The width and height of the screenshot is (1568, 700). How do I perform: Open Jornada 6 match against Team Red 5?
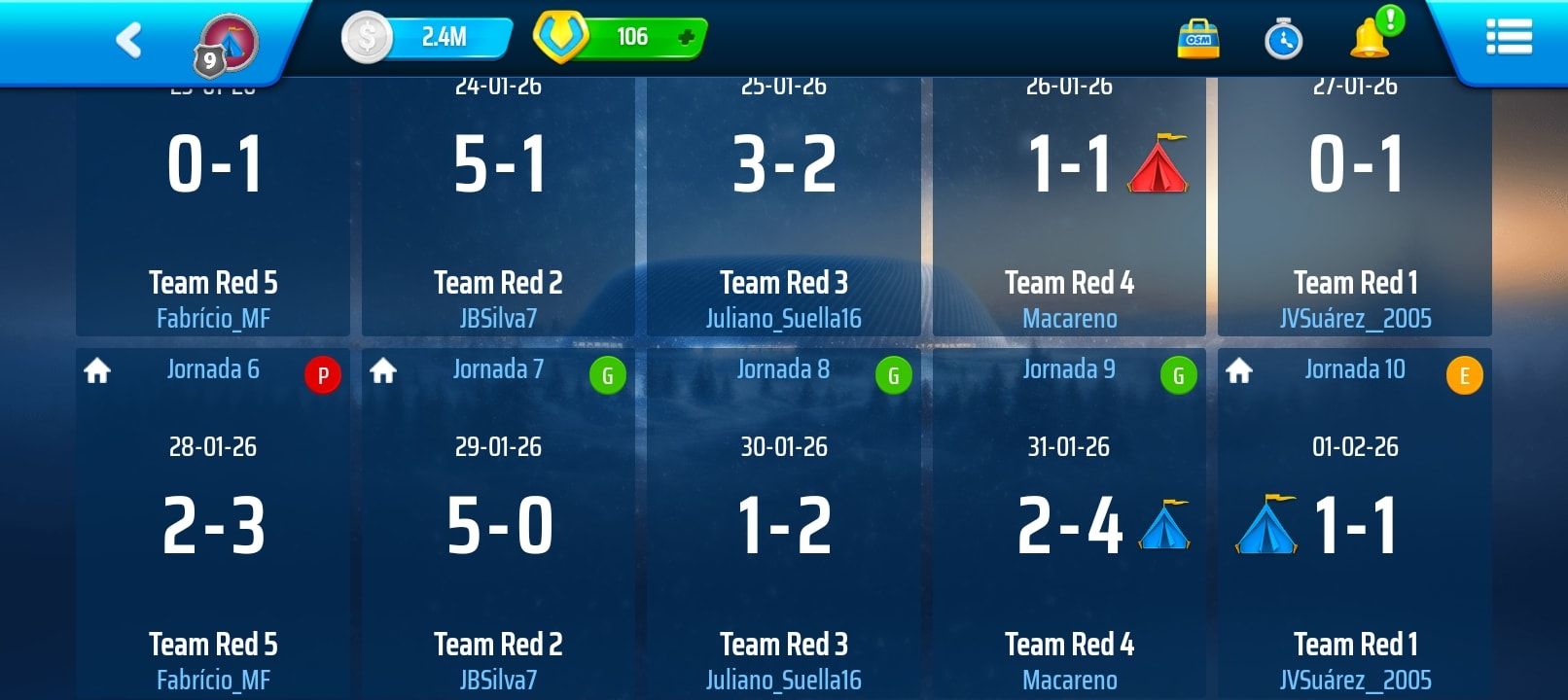[213, 525]
